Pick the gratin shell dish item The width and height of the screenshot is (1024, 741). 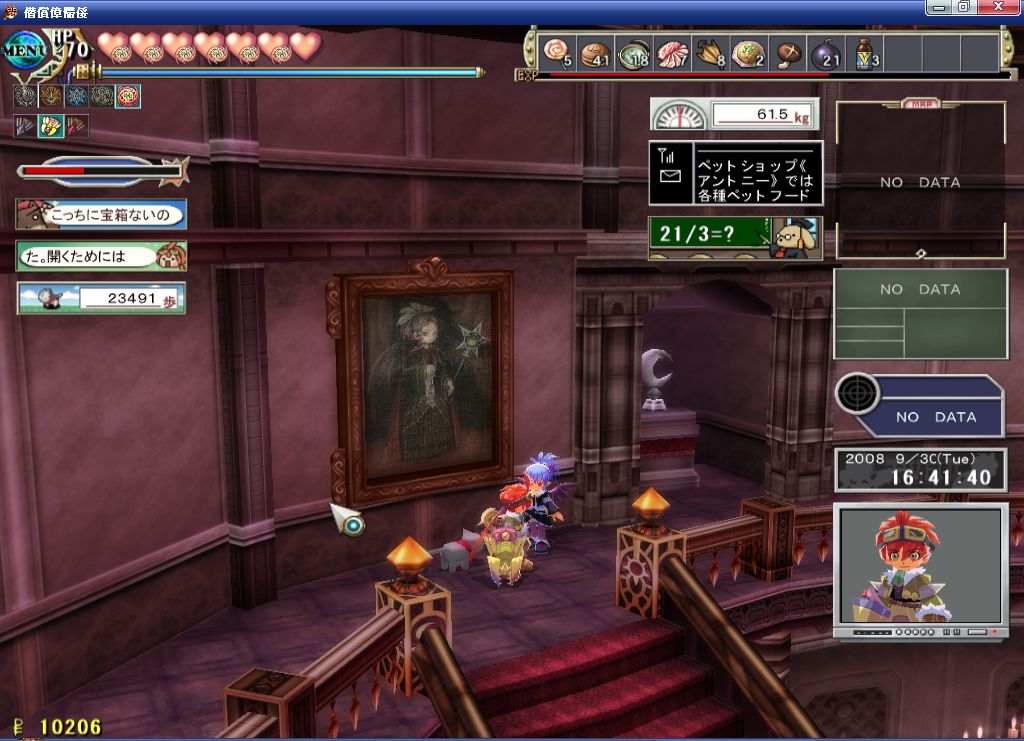click(748, 51)
